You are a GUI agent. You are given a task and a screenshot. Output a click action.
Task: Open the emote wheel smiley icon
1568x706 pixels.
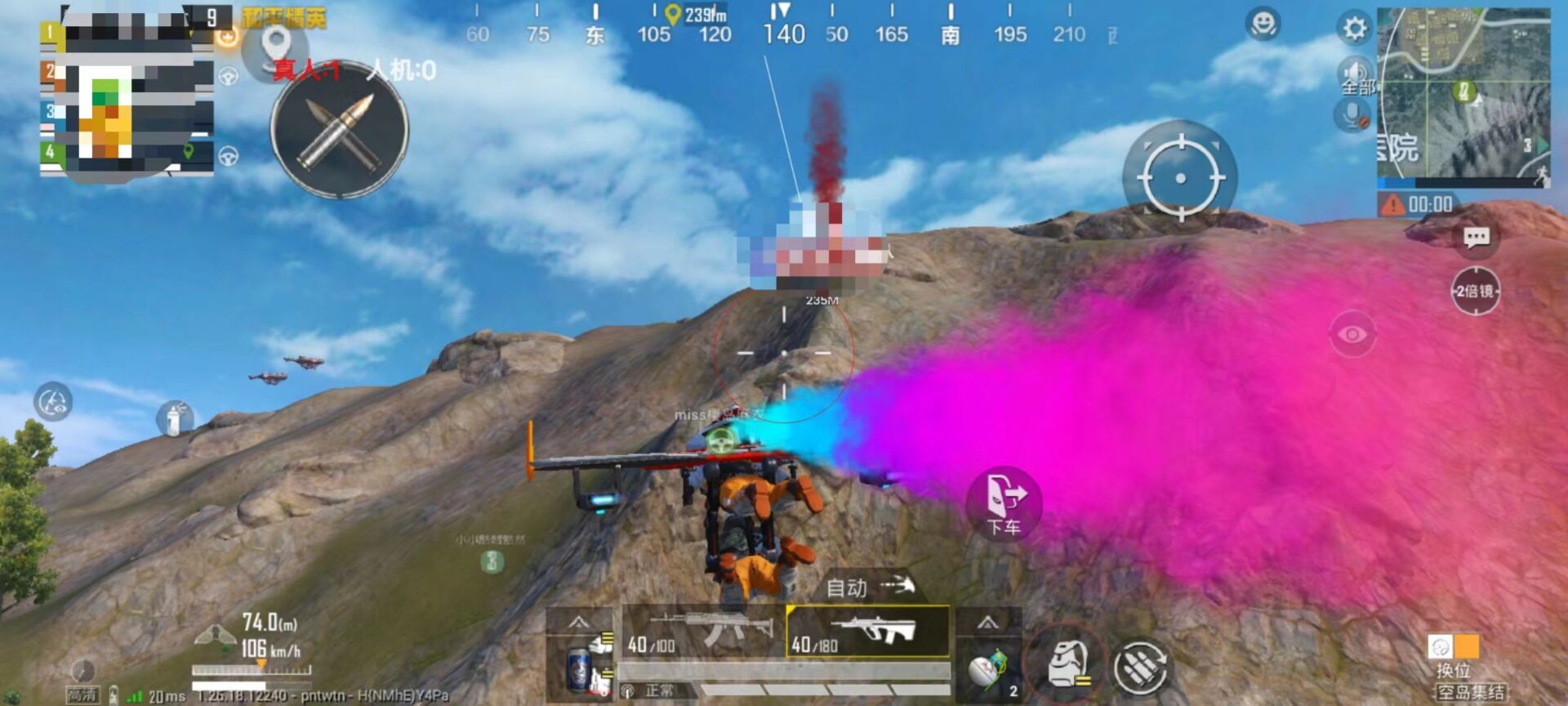click(1262, 23)
